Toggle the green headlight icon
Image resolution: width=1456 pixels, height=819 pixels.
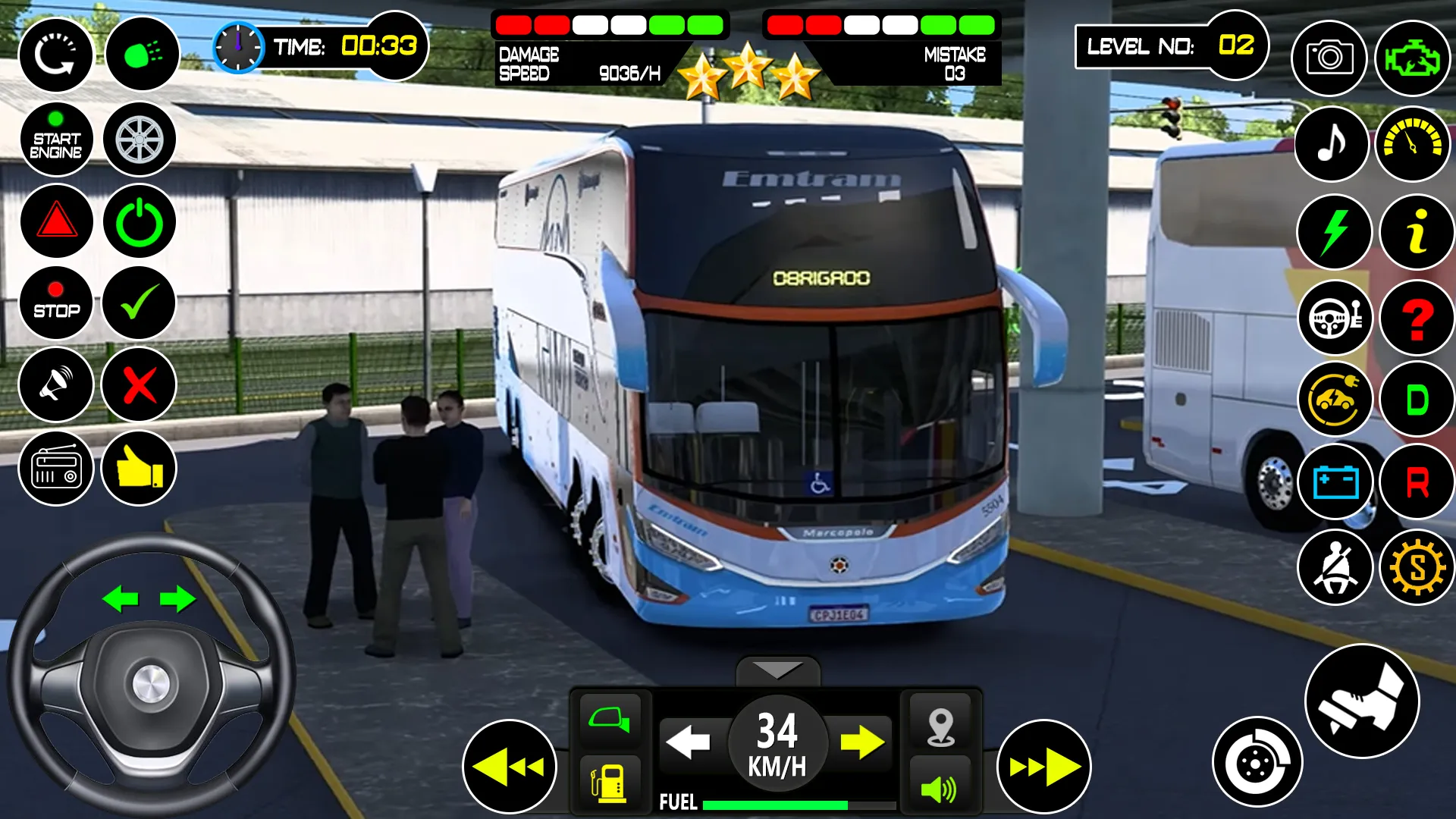pyautogui.click(x=142, y=55)
